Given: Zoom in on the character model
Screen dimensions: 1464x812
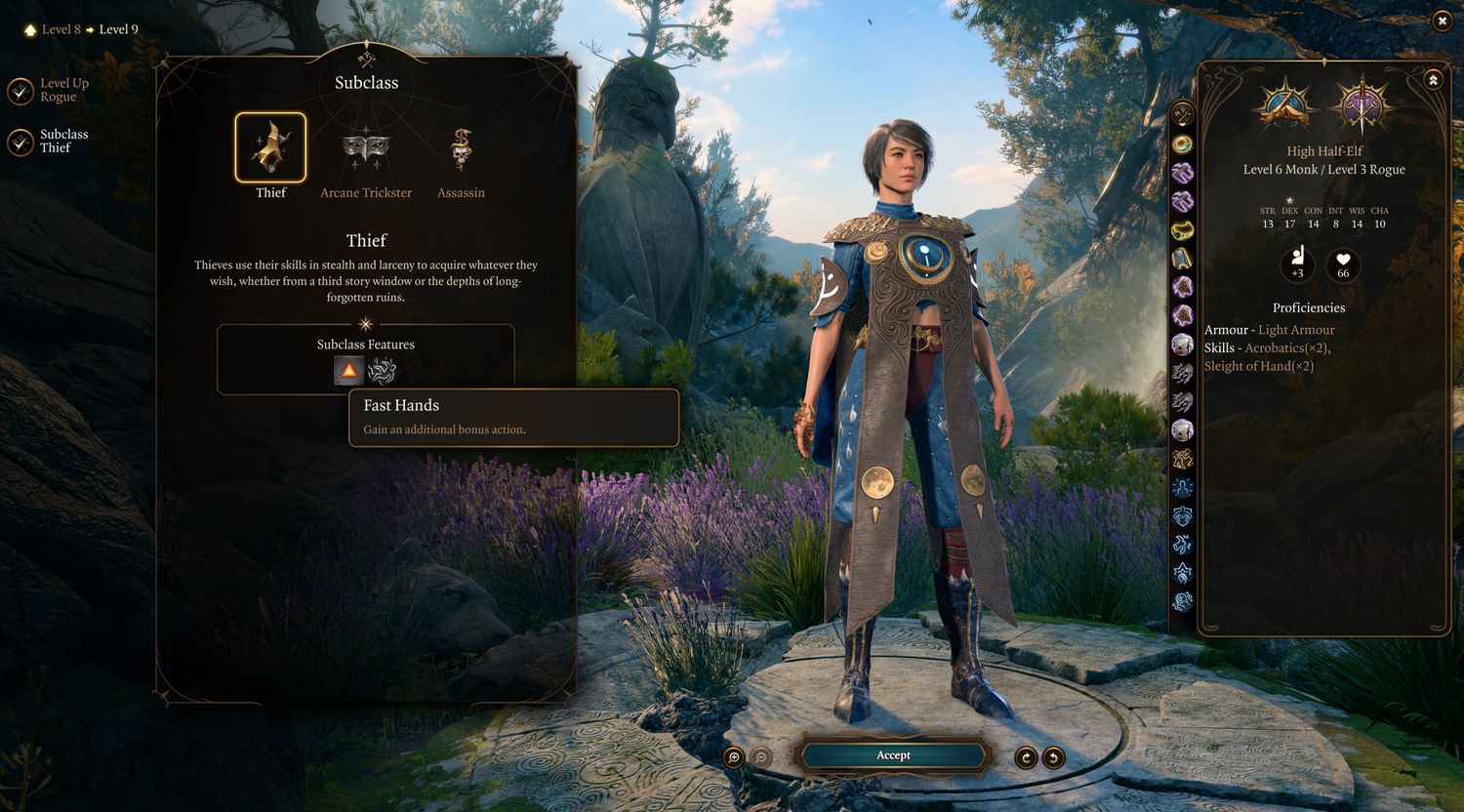Looking at the screenshot, I should (x=734, y=757).
